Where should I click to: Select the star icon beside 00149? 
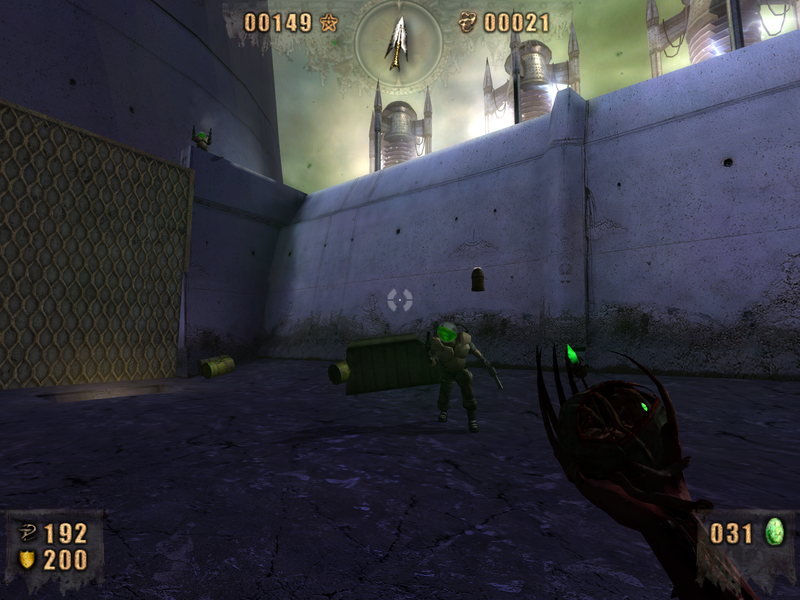(x=329, y=22)
